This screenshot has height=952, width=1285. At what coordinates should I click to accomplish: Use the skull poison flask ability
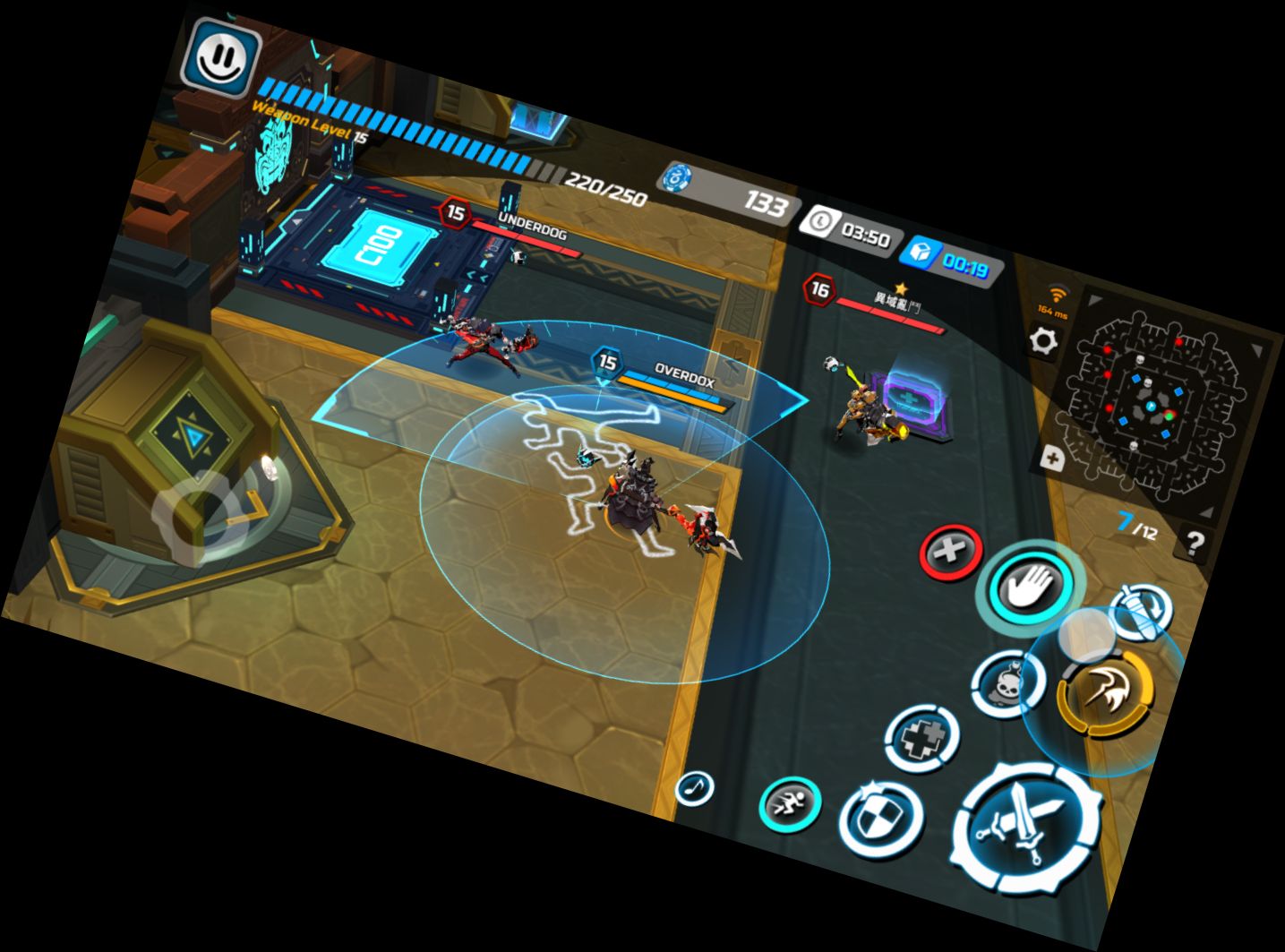coord(1008,683)
